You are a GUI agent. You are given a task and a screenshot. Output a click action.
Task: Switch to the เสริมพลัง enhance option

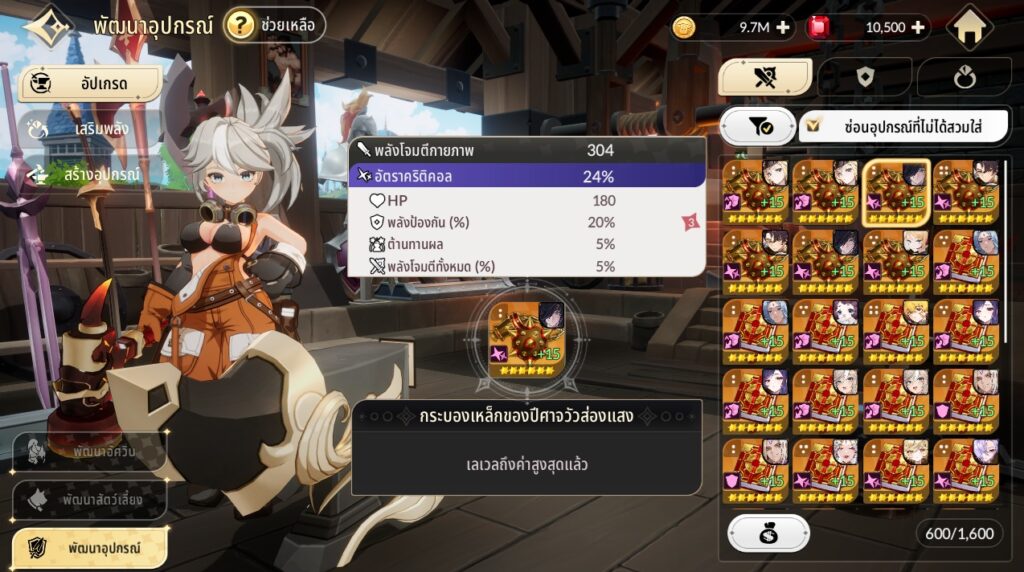[x=90, y=129]
